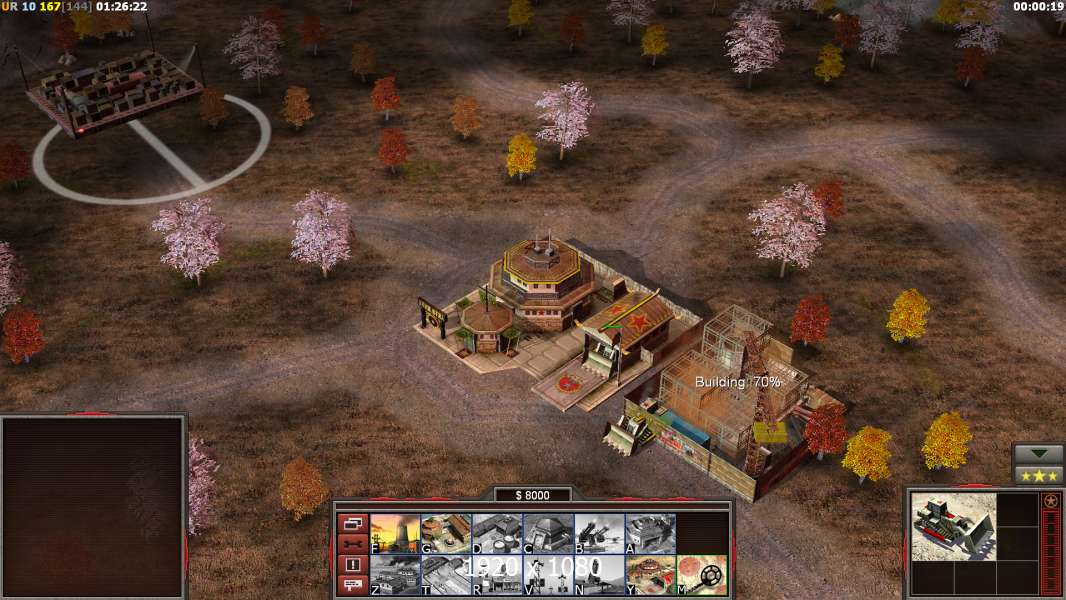Choose the Supply Center build icon (G)
The height and width of the screenshot is (600, 1066).
(x=446, y=533)
